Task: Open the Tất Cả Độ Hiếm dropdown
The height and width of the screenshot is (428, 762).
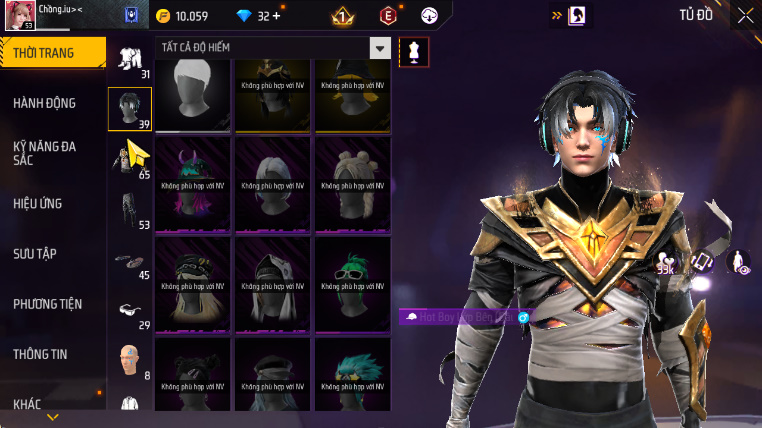Action: tap(379, 48)
